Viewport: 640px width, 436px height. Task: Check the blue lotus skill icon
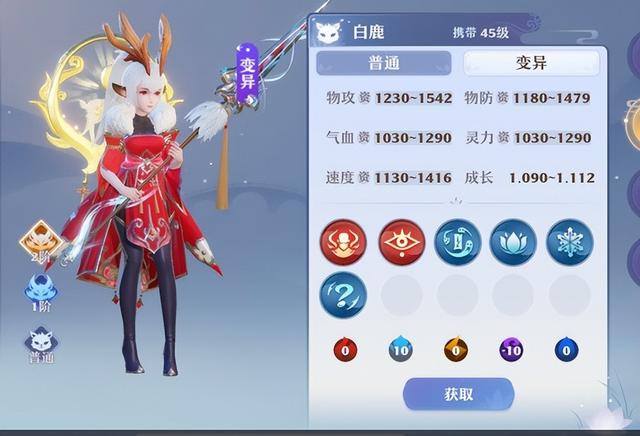pyautogui.click(x=513, y=242)
